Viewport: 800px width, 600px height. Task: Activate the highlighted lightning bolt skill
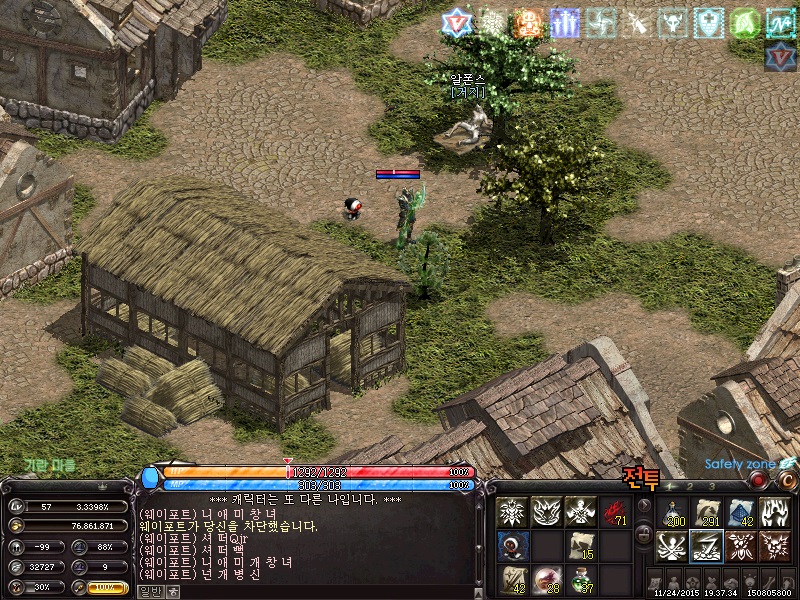coord(707,546)
